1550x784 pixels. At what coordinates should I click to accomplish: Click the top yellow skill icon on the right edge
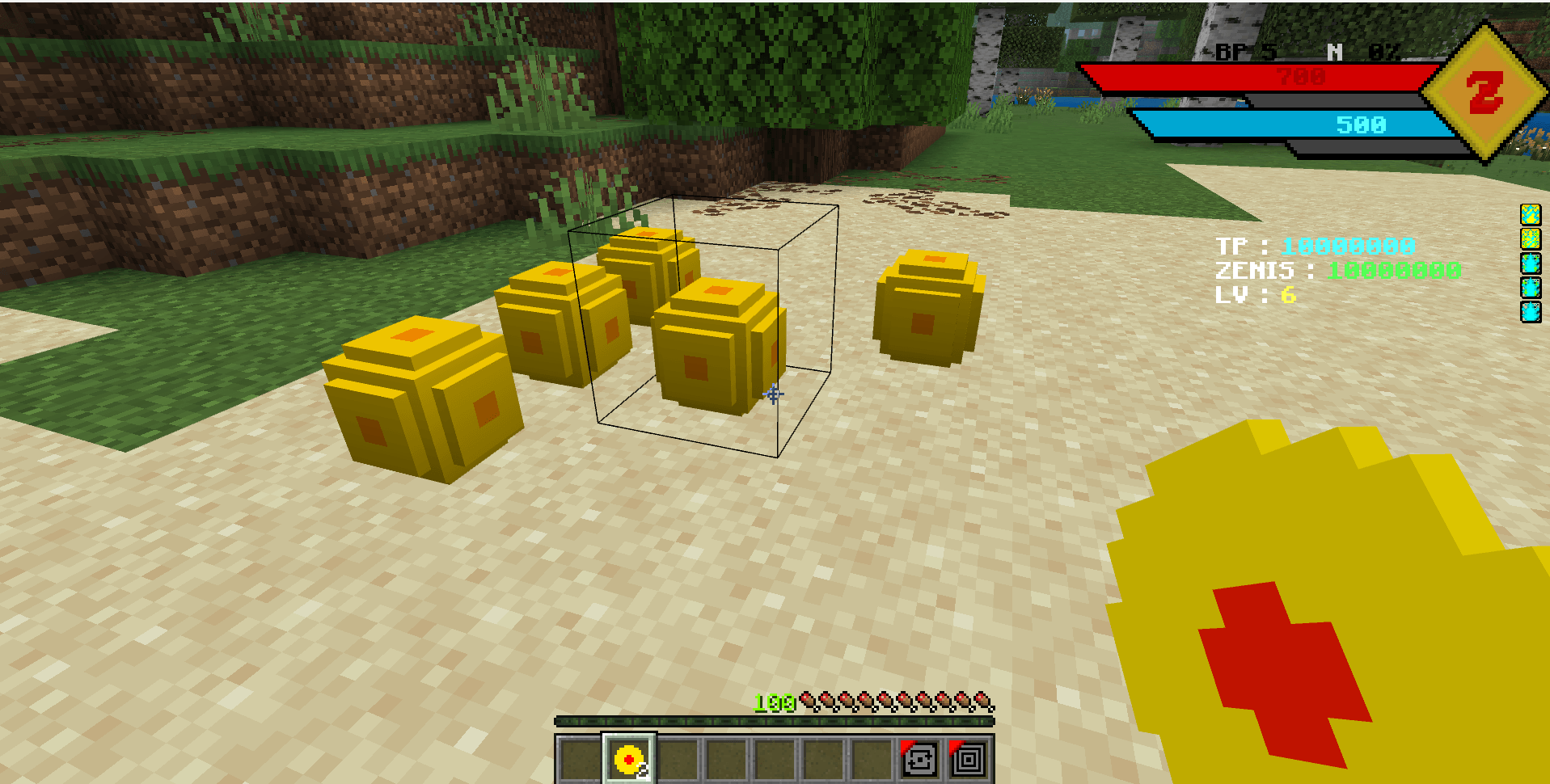click(1531, 215)
